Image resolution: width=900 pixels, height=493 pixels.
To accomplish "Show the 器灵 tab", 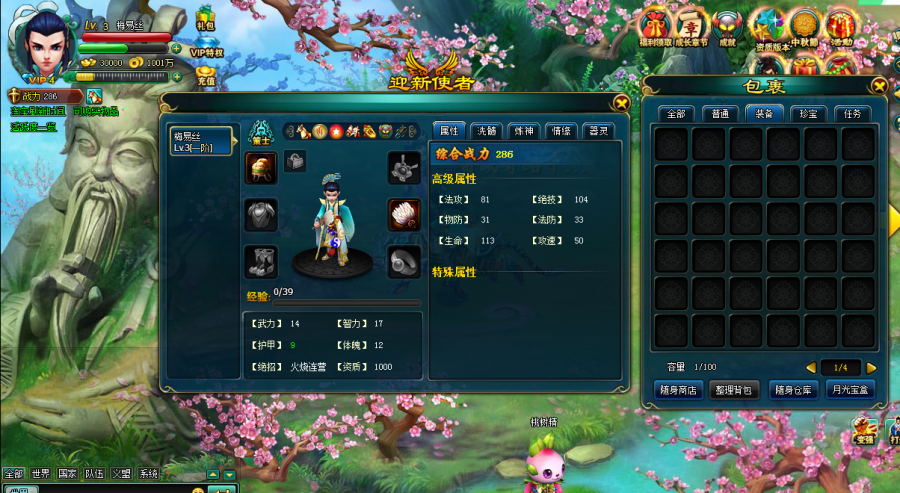I will (x=597, y=130).
